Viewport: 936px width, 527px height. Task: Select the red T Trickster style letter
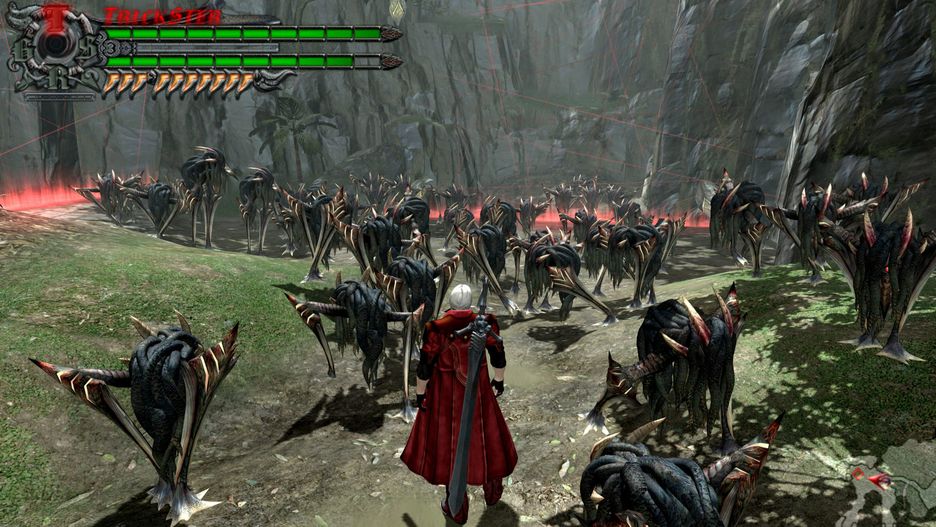pos(56,15)
